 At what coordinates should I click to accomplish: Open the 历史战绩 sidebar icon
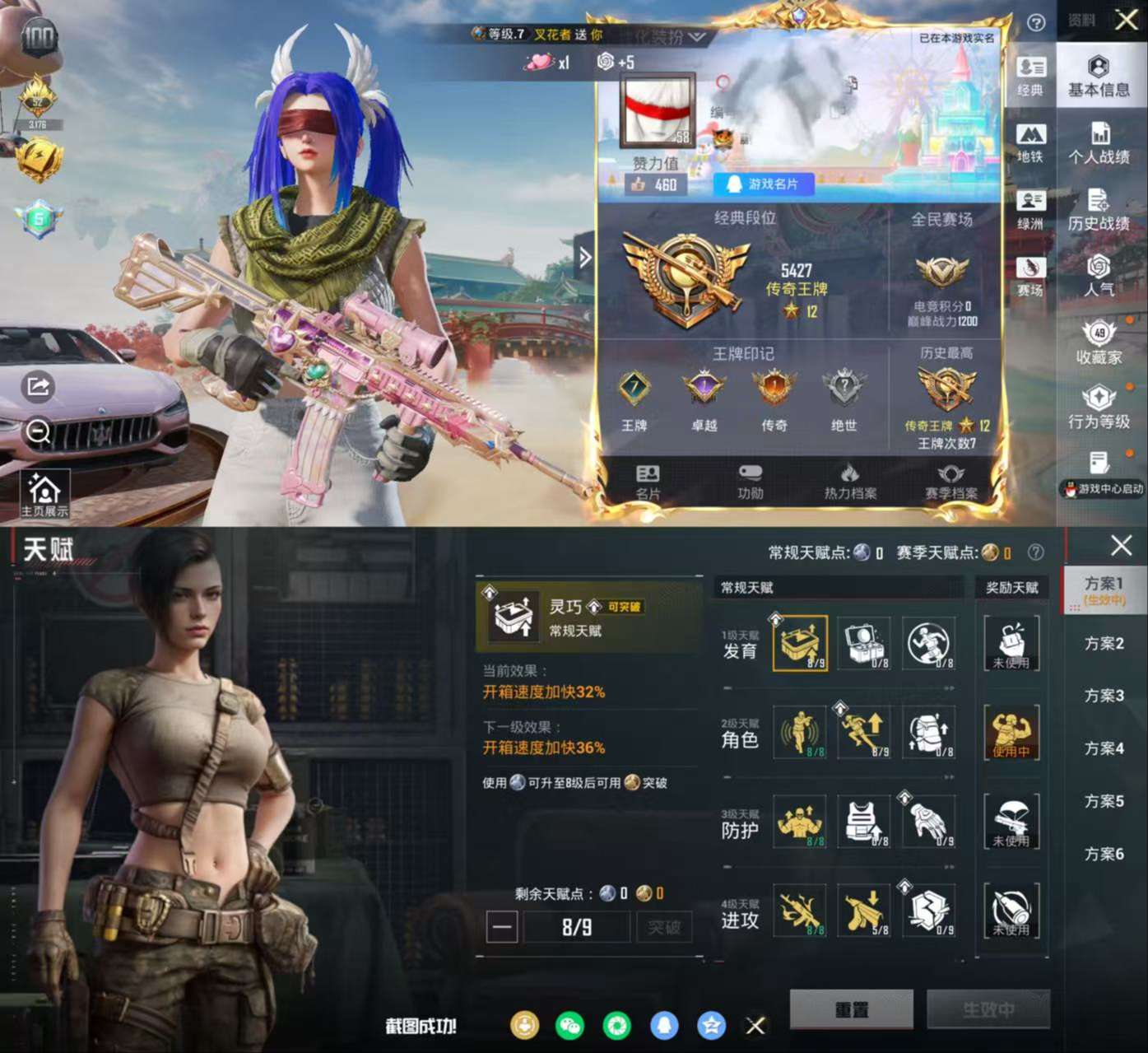click(1100, 209)
